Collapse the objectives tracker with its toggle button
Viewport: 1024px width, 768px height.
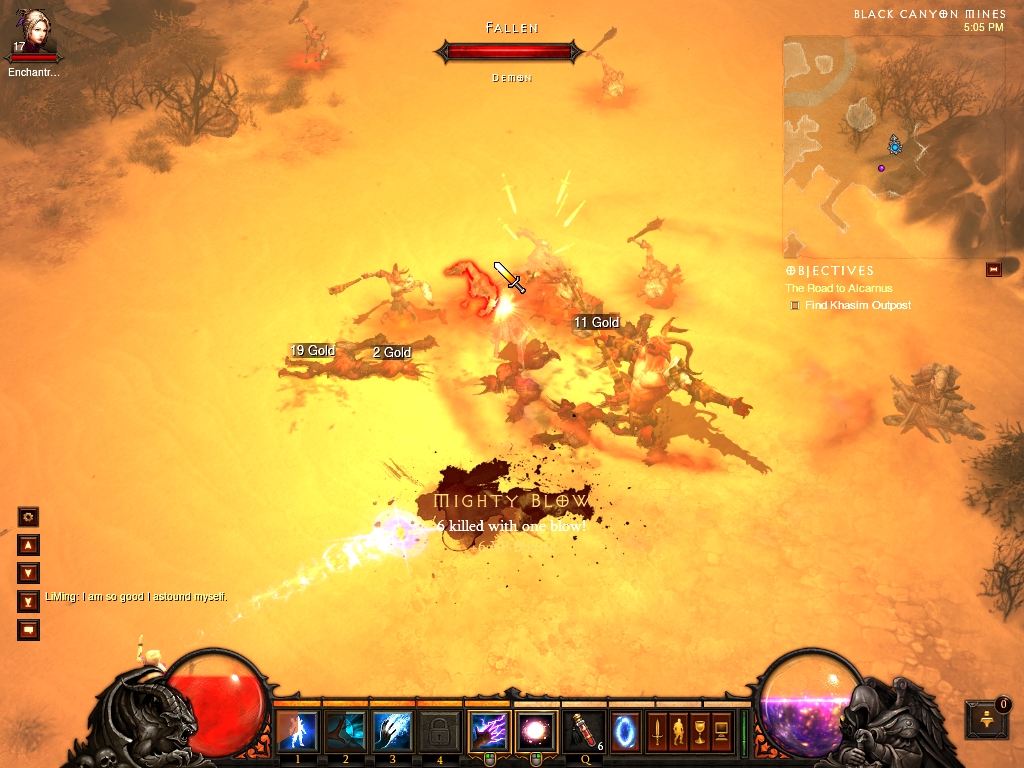993,270
